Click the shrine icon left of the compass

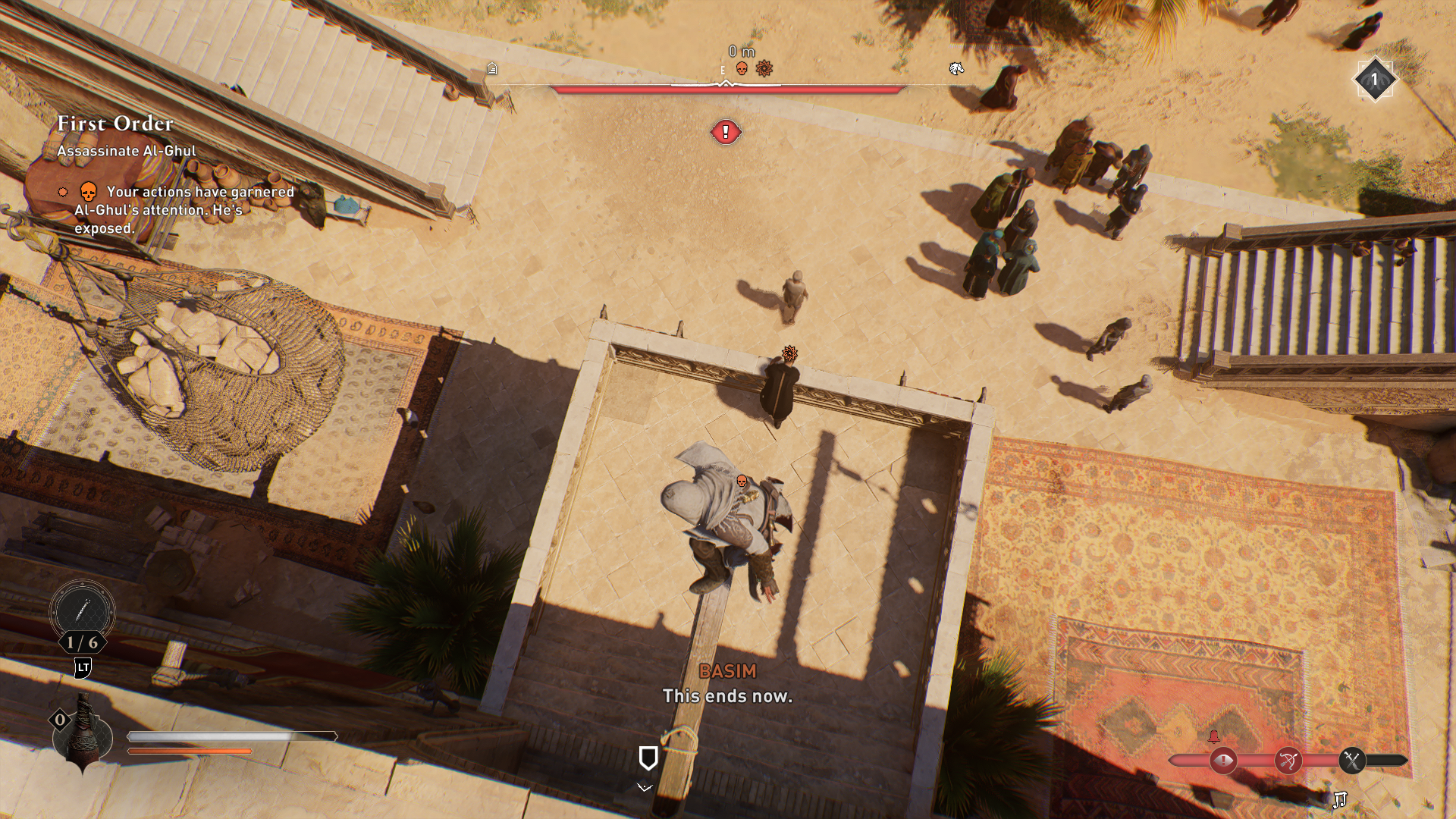tap(492, 70)
